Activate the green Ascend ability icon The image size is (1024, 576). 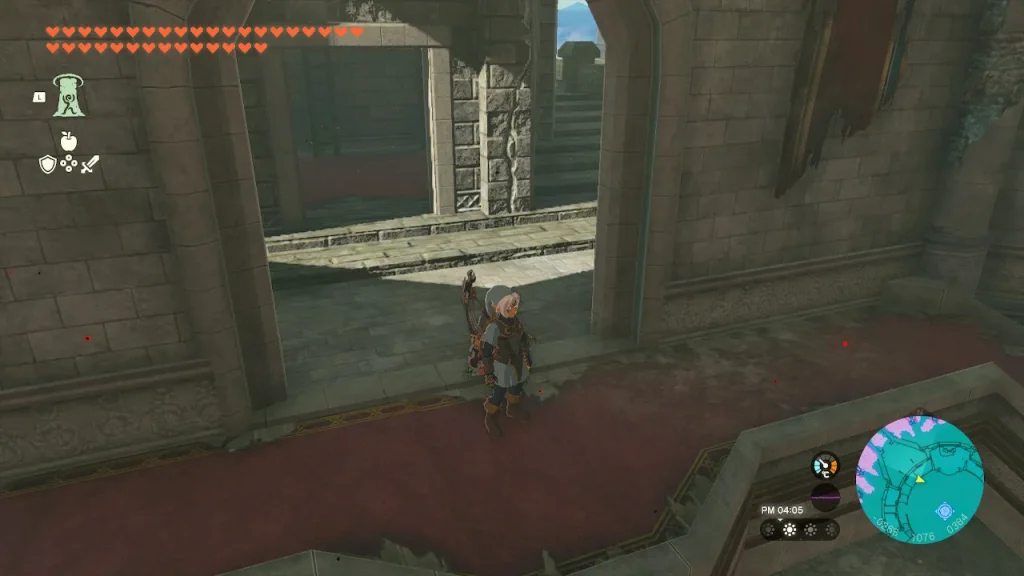click(x=69, y=96)
